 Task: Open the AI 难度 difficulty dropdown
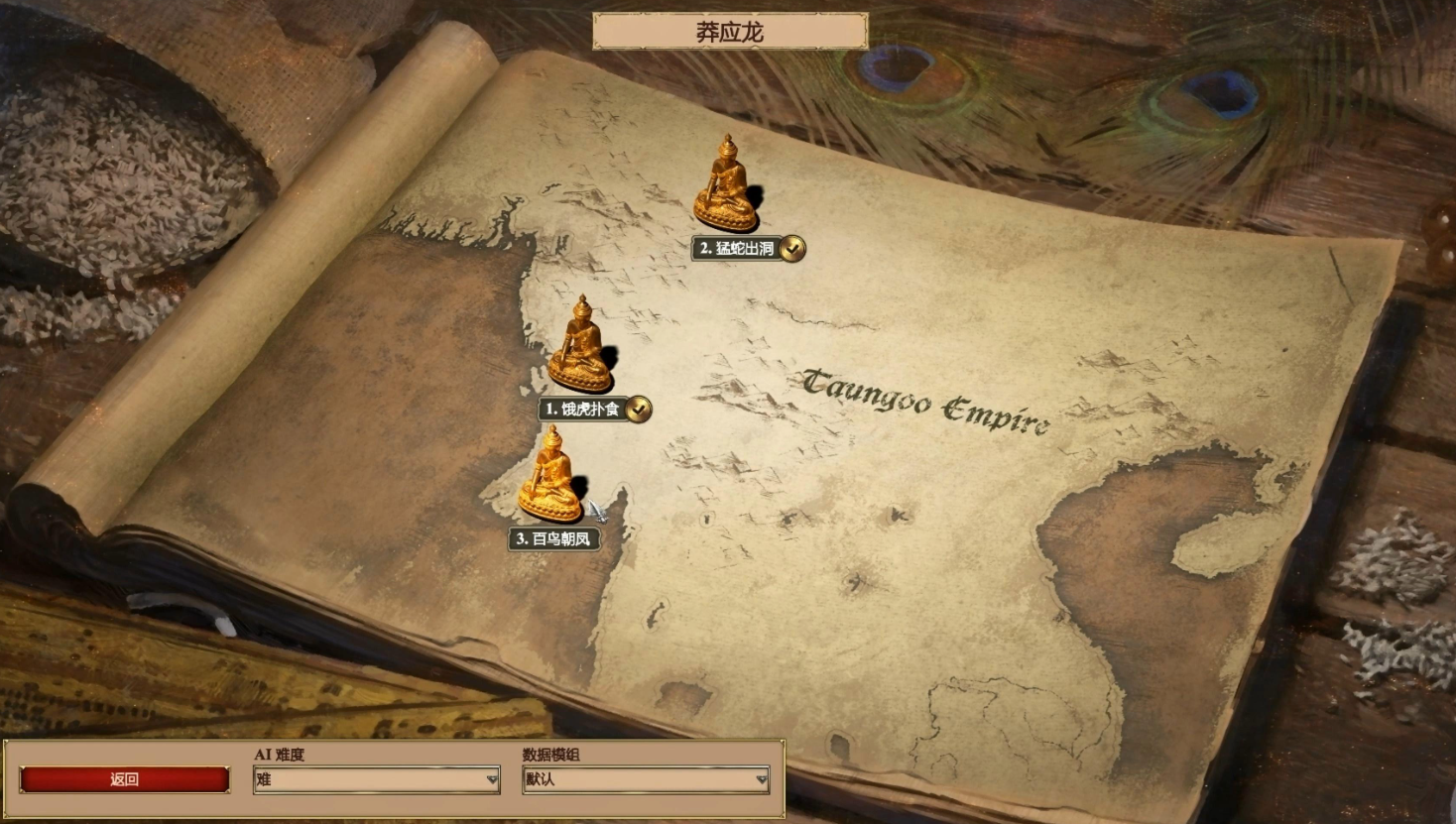pos(376,779)
